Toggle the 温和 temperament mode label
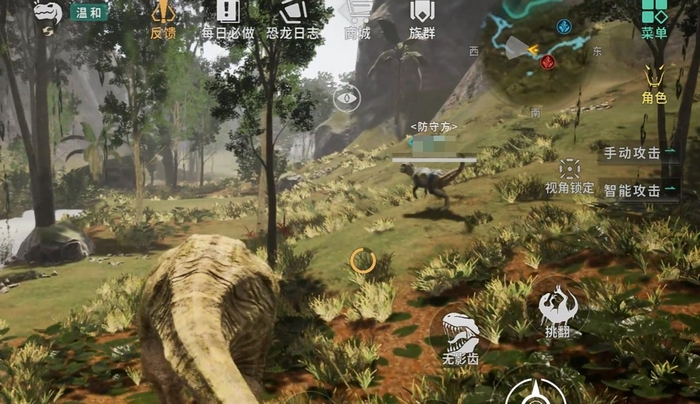Image resolution: width=700 pixels, height=404 pixels. pyautogui.click(x=89, y=12)
